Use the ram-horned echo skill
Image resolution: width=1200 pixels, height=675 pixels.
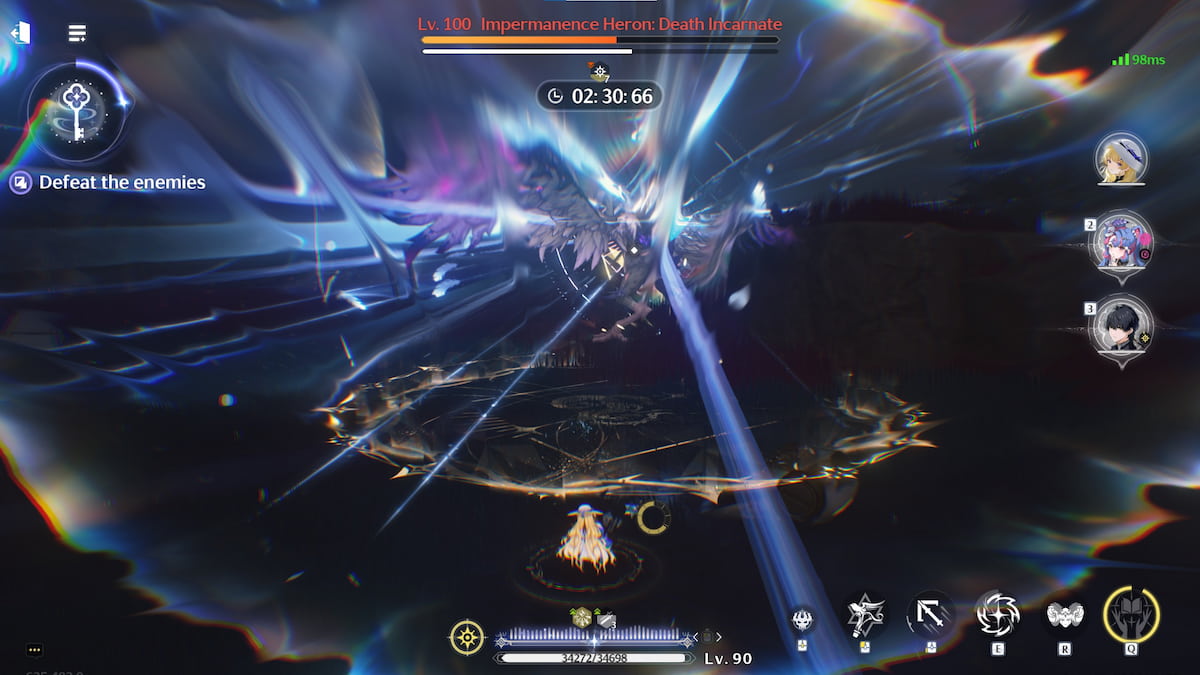tap(1066, 614)
